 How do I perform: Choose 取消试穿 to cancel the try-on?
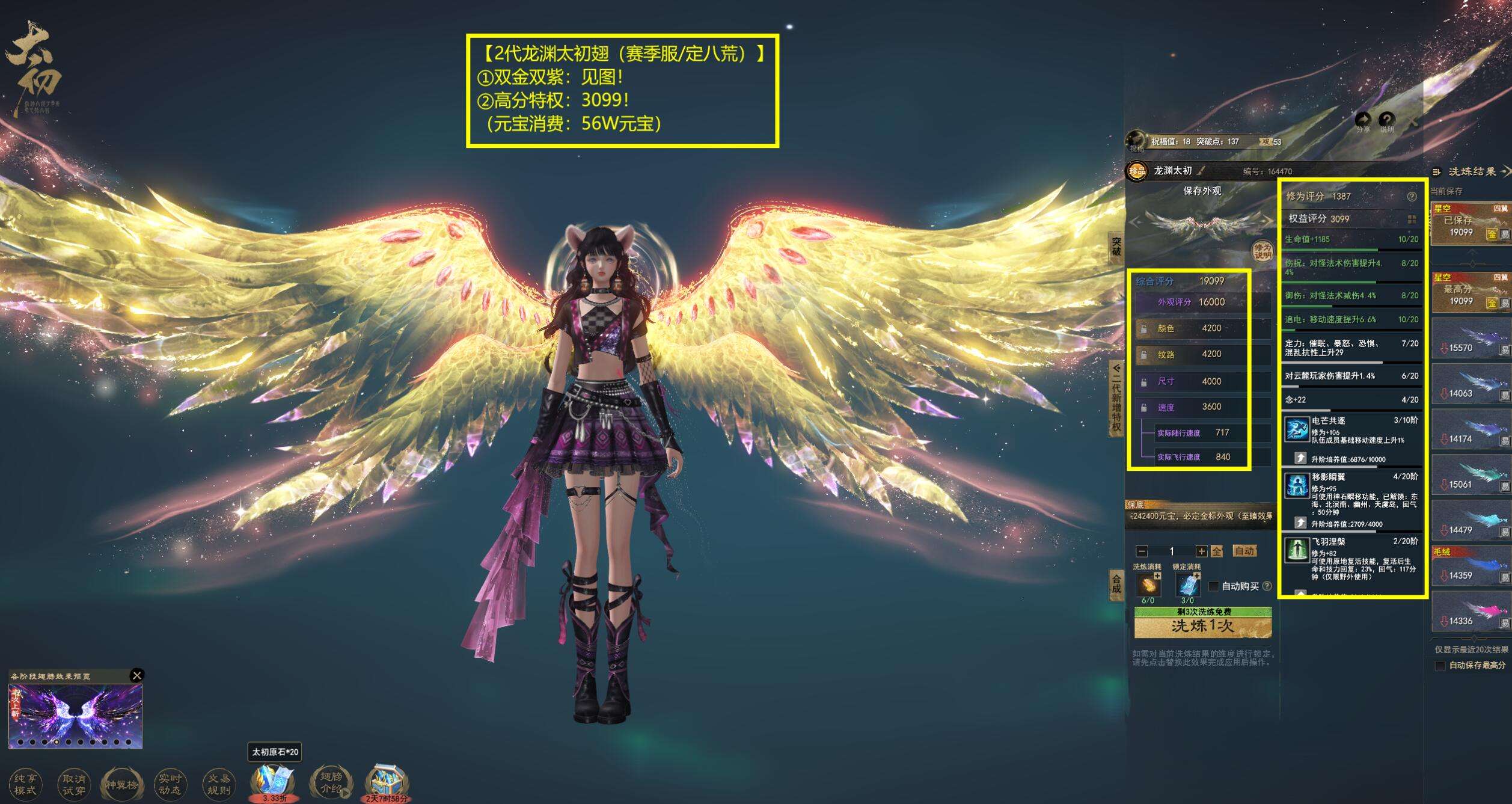click(73, 784)
